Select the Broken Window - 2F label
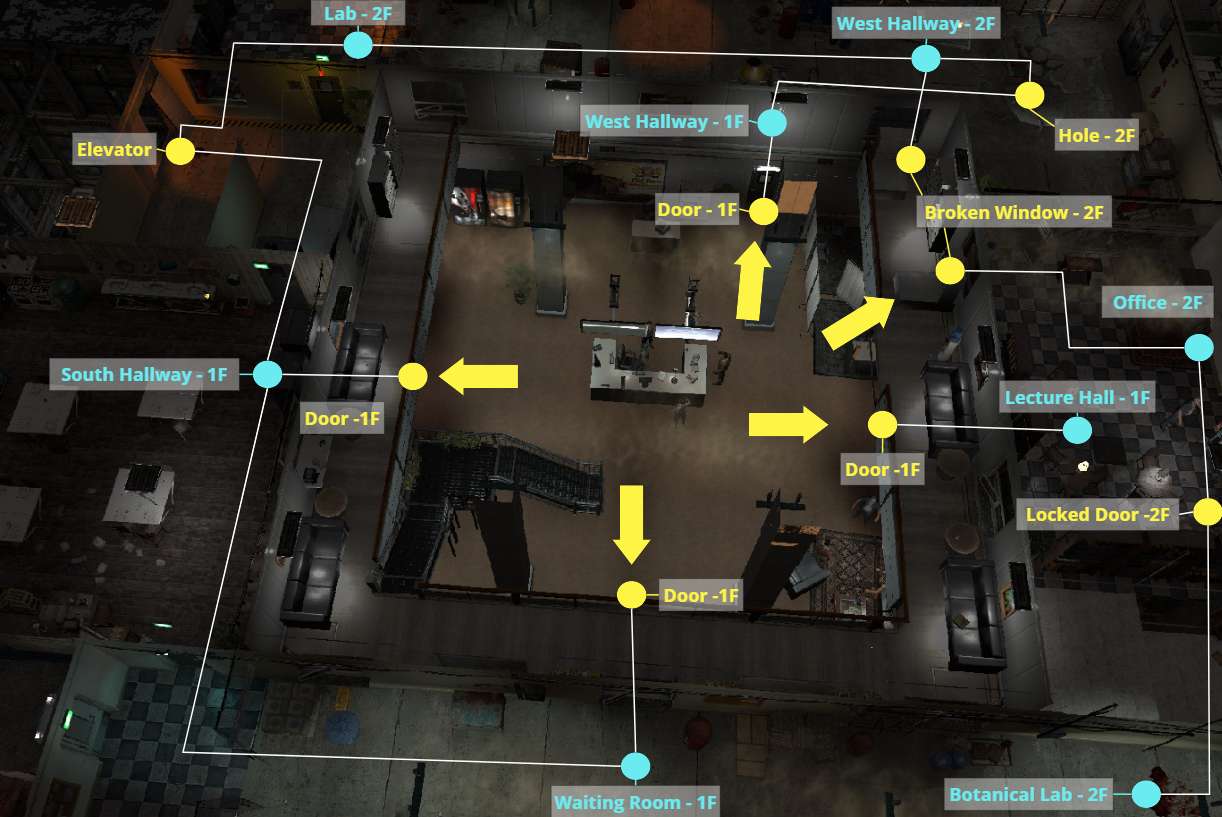This screenshot has height=817, width=1222. pos(1014,212)
